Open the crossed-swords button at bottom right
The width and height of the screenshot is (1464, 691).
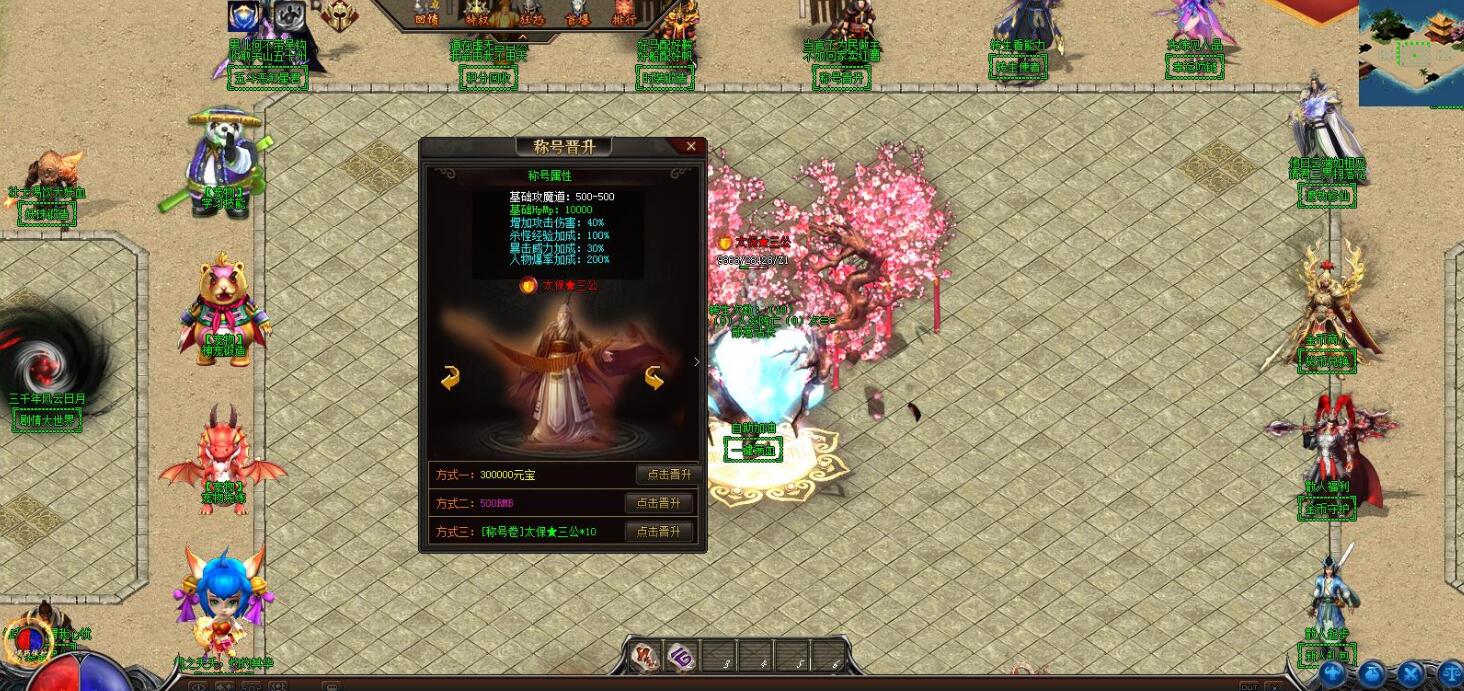tap(1410, 674)
